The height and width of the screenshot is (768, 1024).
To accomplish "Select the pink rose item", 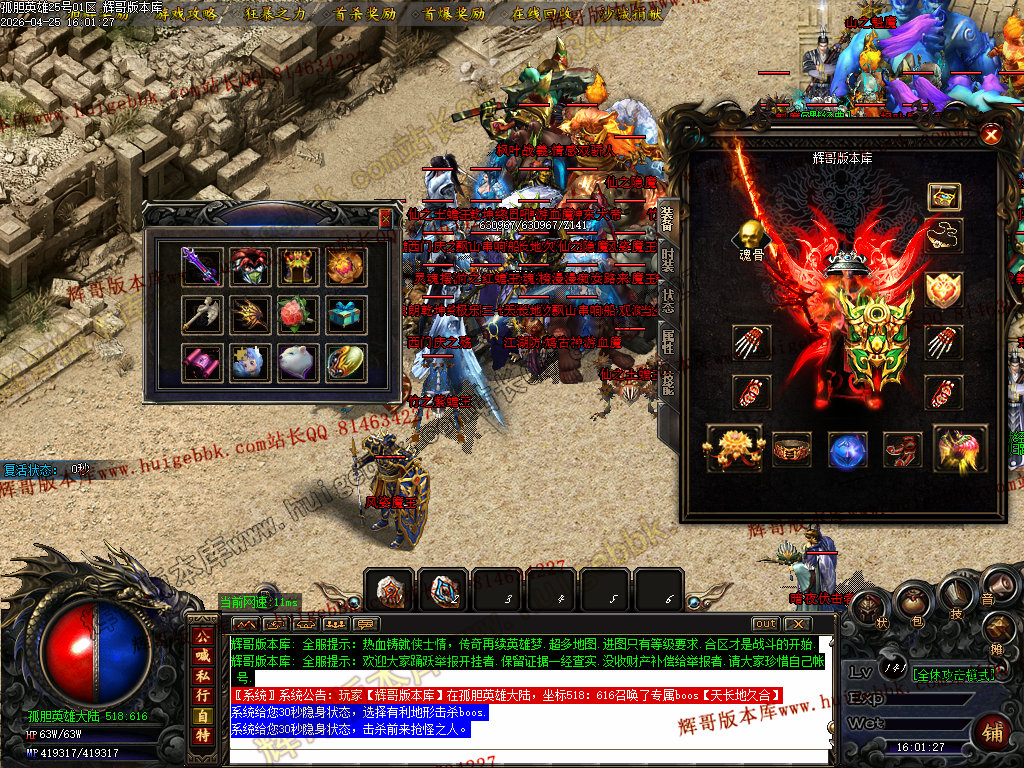I will [x=297, y=315].
